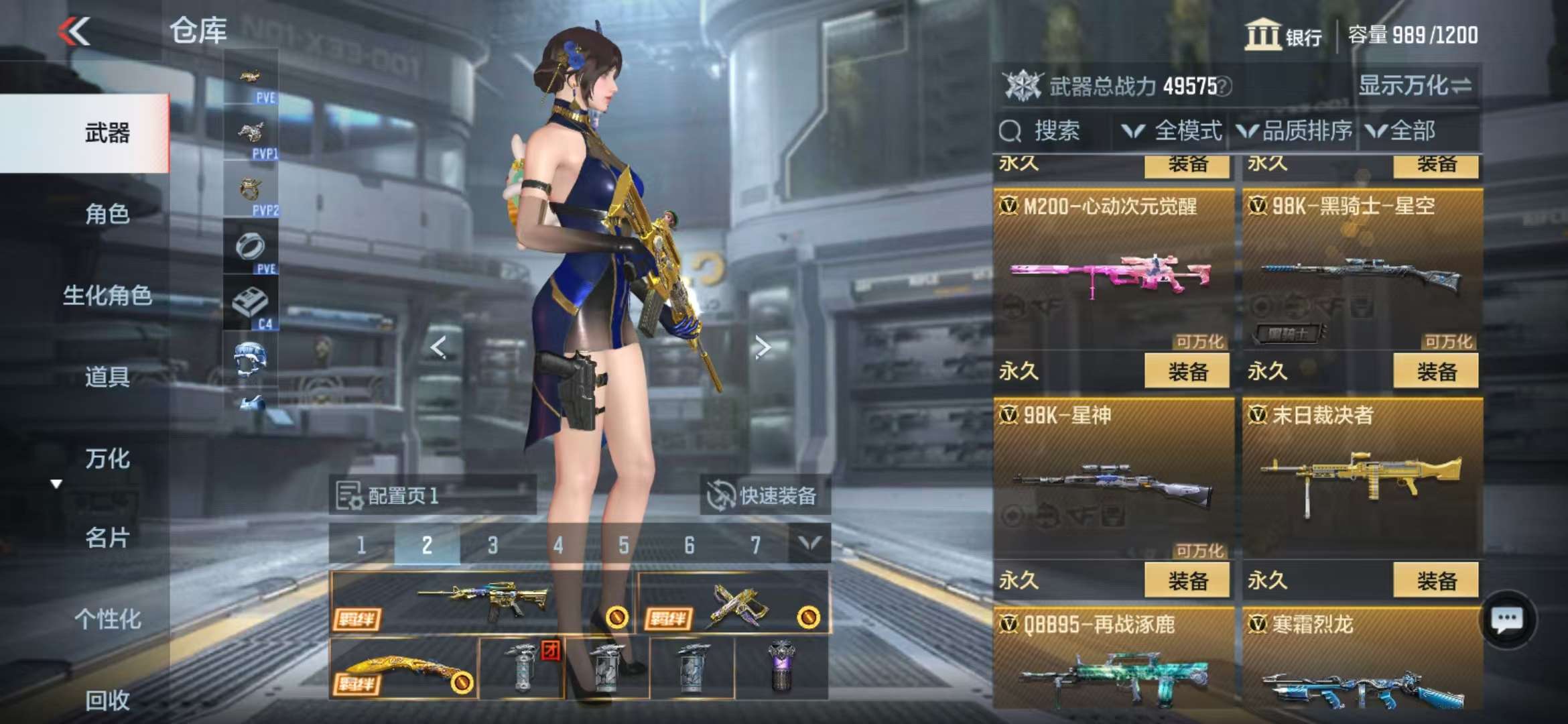Switch to the 名片 tab
The image size is (1568, 724).
107,538
